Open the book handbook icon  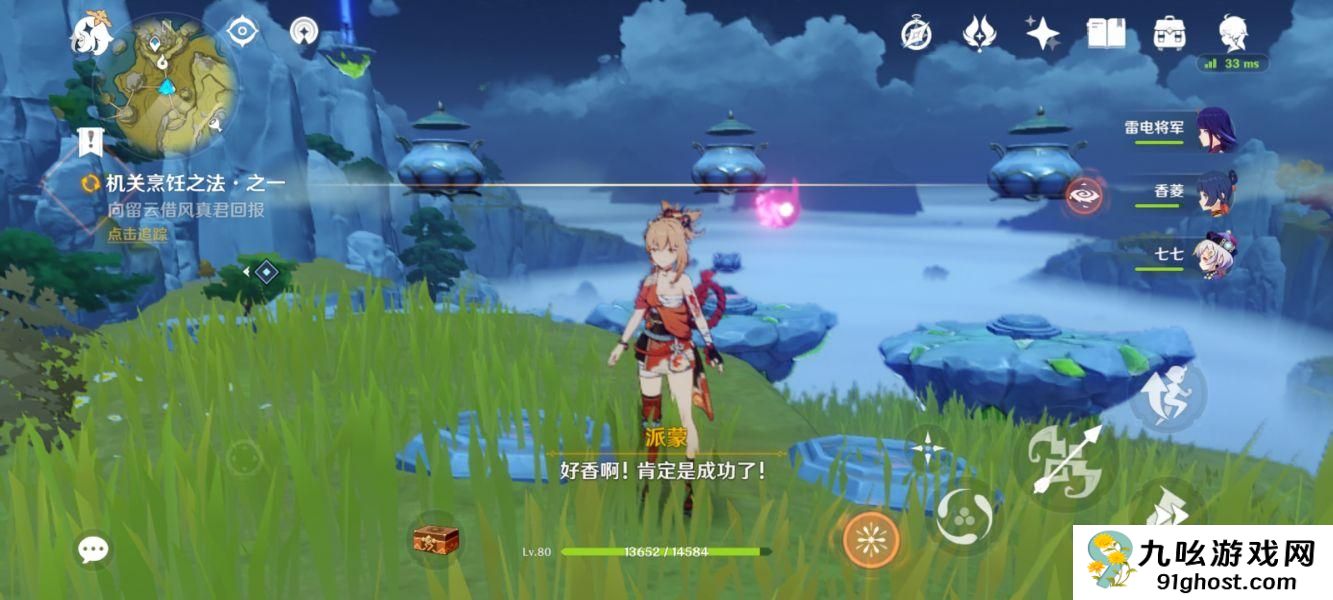1106,34
